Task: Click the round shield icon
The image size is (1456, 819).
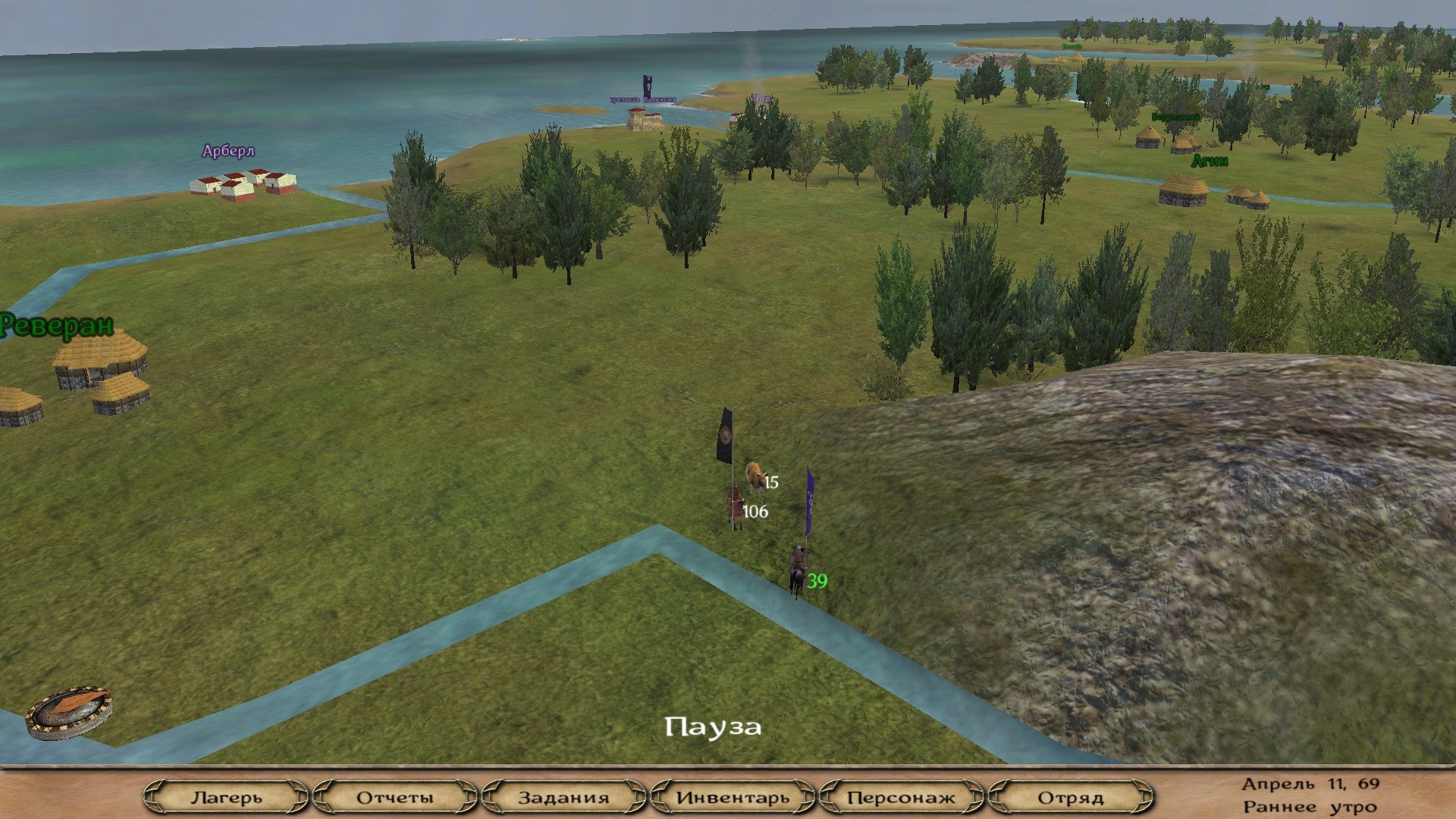Action: coord(69,712)
